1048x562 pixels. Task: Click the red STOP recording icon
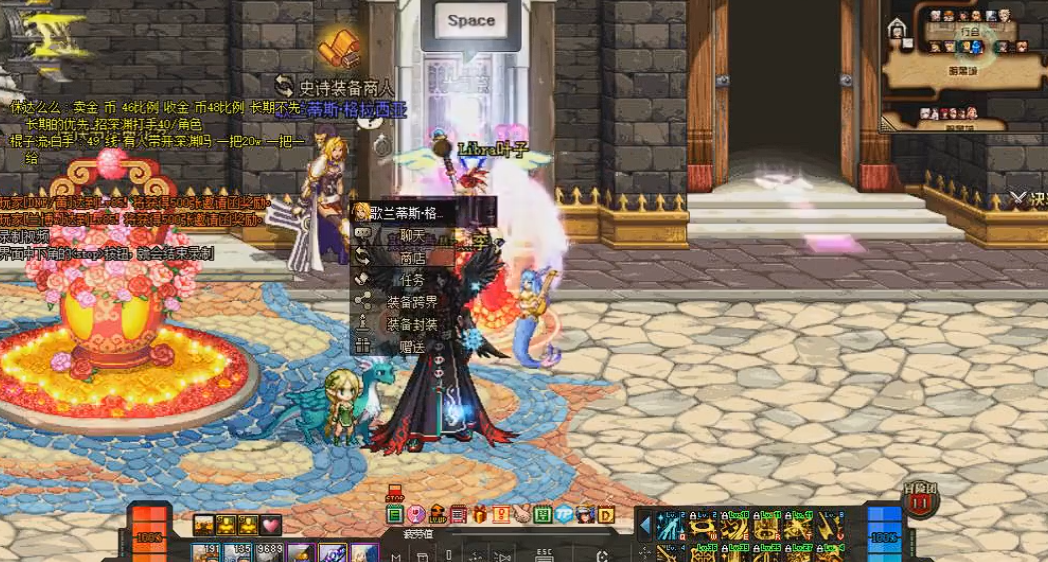(394, 494)
